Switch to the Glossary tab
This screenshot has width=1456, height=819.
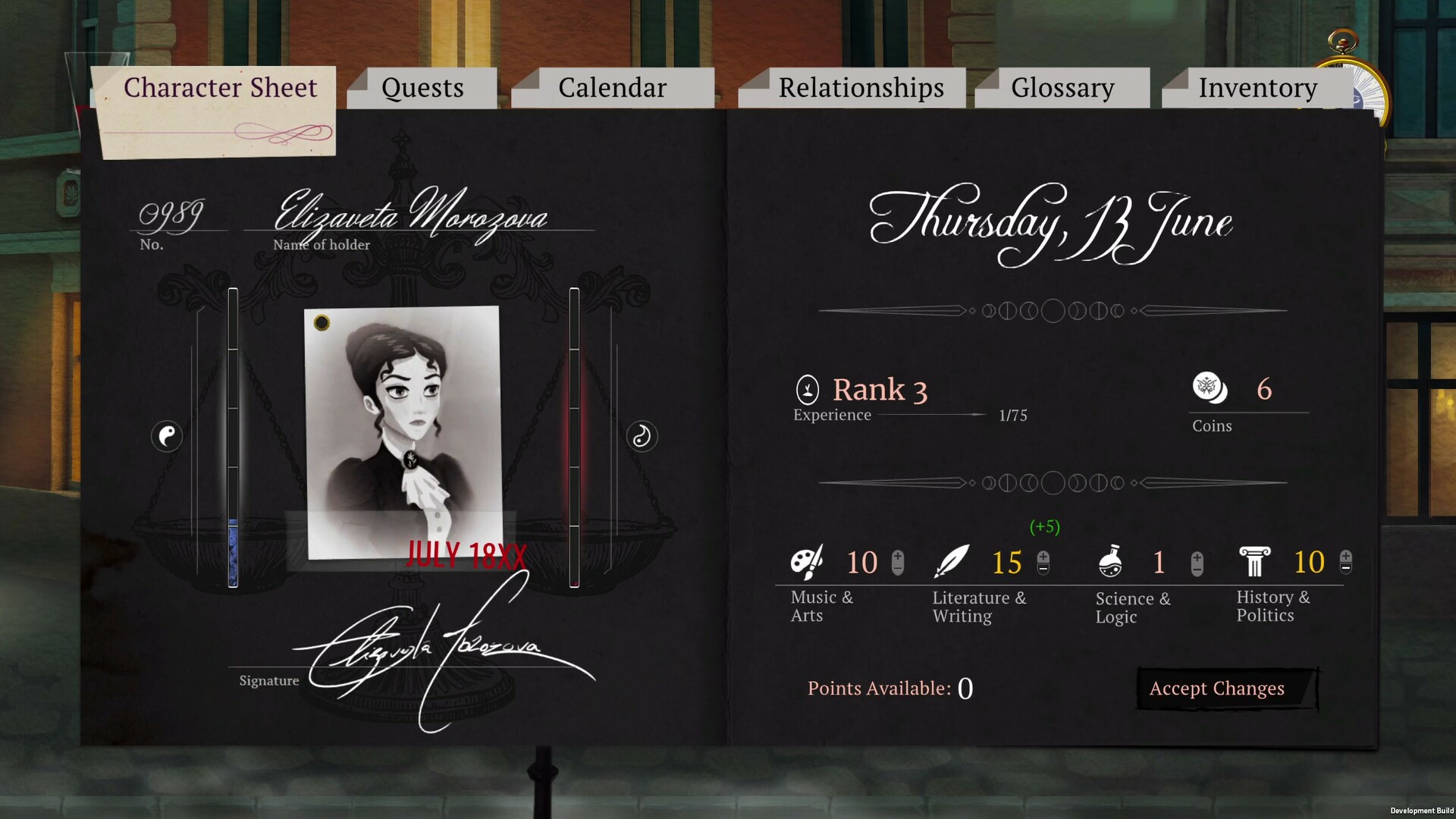point(1062,88)
